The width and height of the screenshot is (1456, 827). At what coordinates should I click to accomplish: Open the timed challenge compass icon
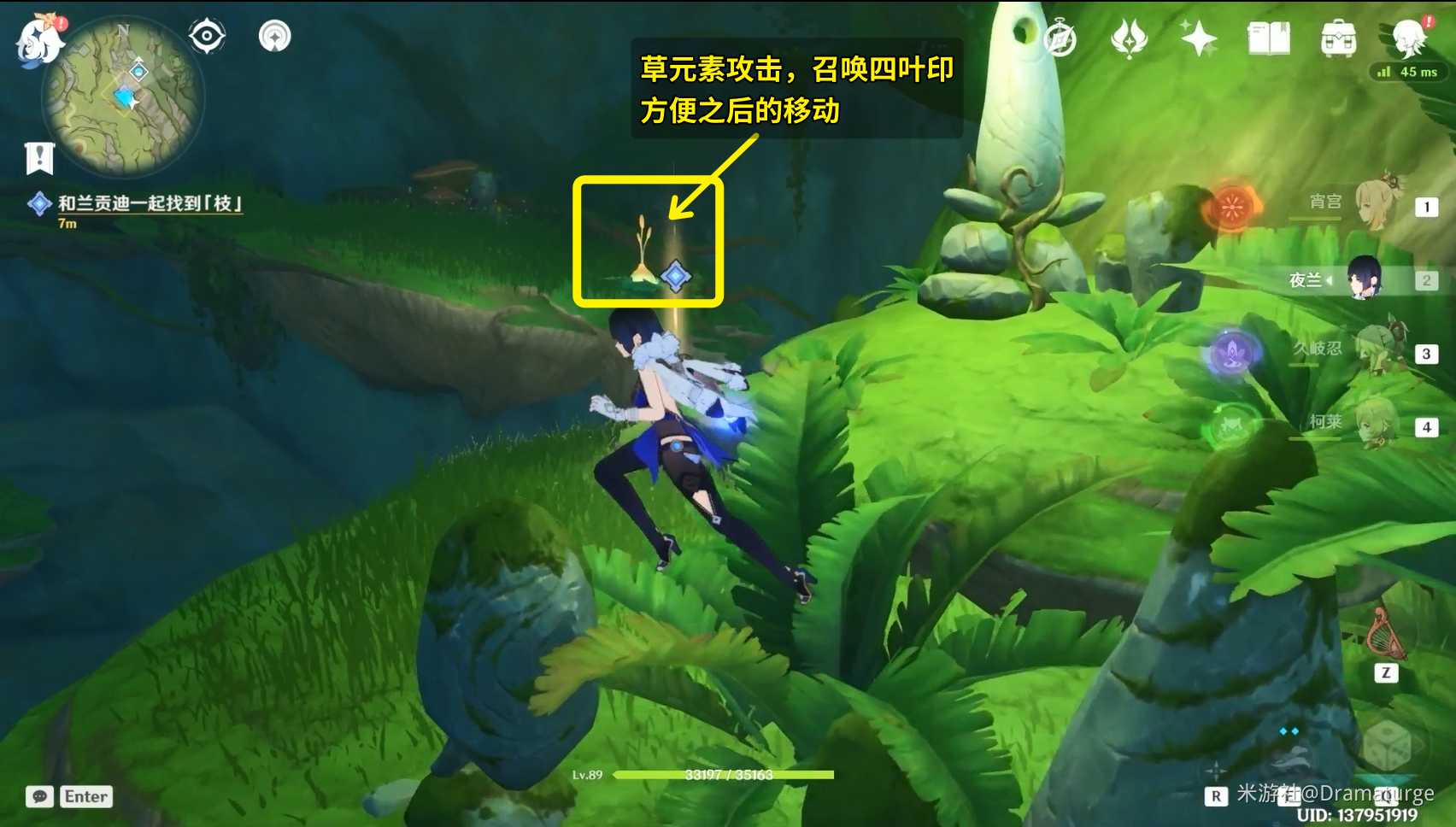(x=1062, y=38)
